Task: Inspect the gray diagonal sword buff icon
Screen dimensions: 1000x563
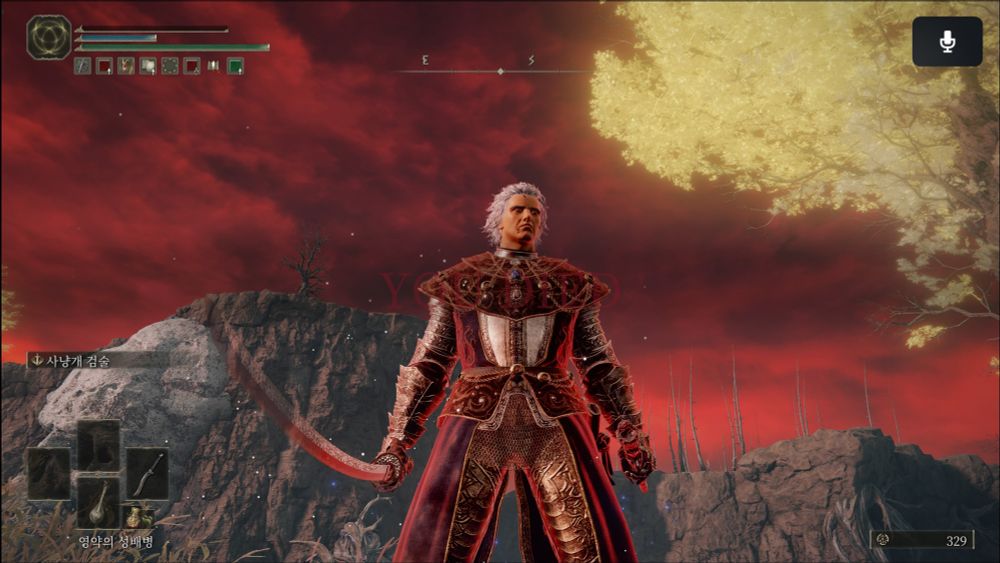Action: 82,66
